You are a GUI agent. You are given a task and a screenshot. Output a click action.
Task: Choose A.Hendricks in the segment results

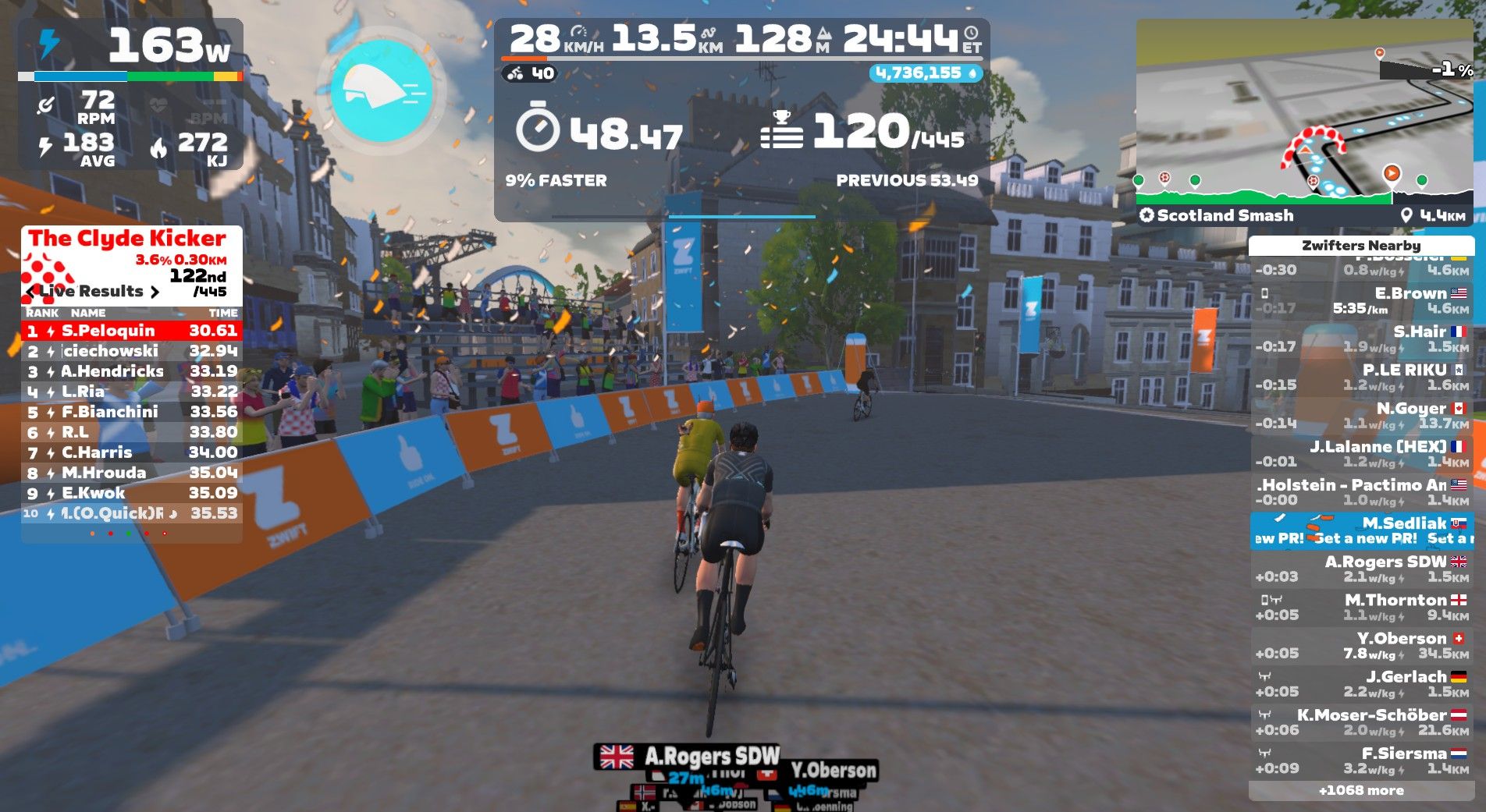click(x=131, y=371)
